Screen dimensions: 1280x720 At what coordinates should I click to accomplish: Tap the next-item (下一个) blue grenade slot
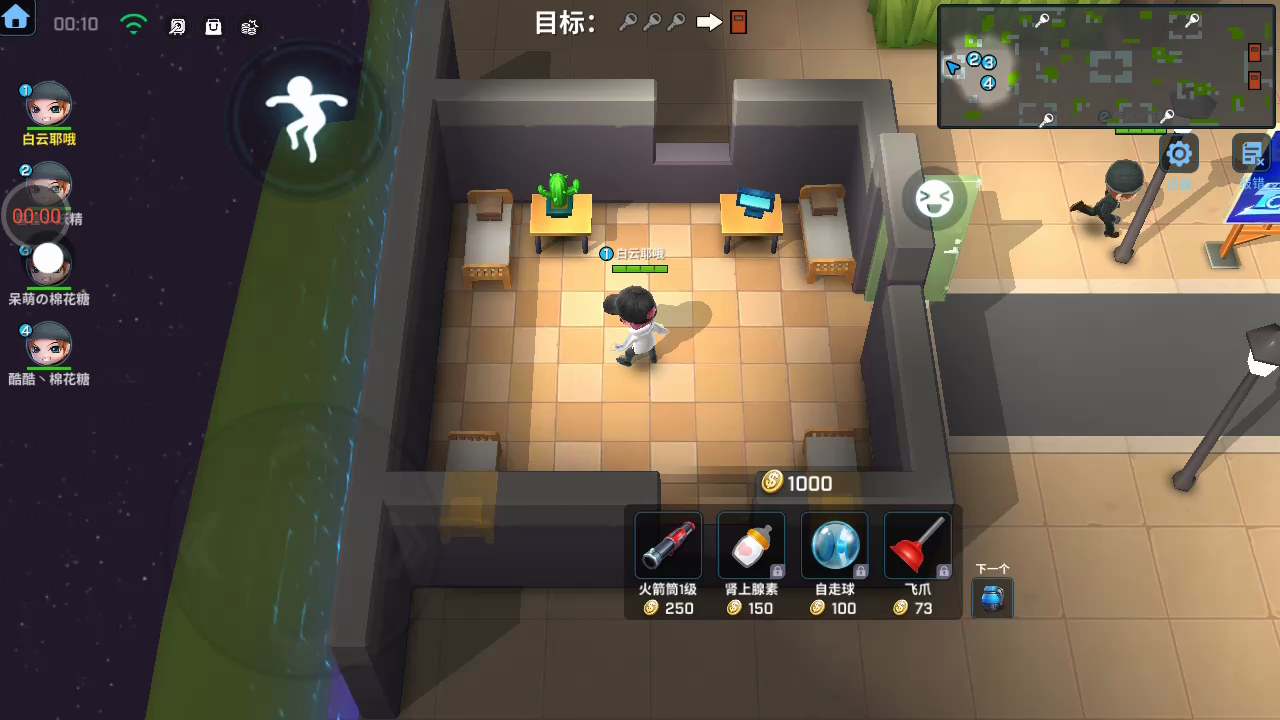pyautogui.click(x=992, y=598)
